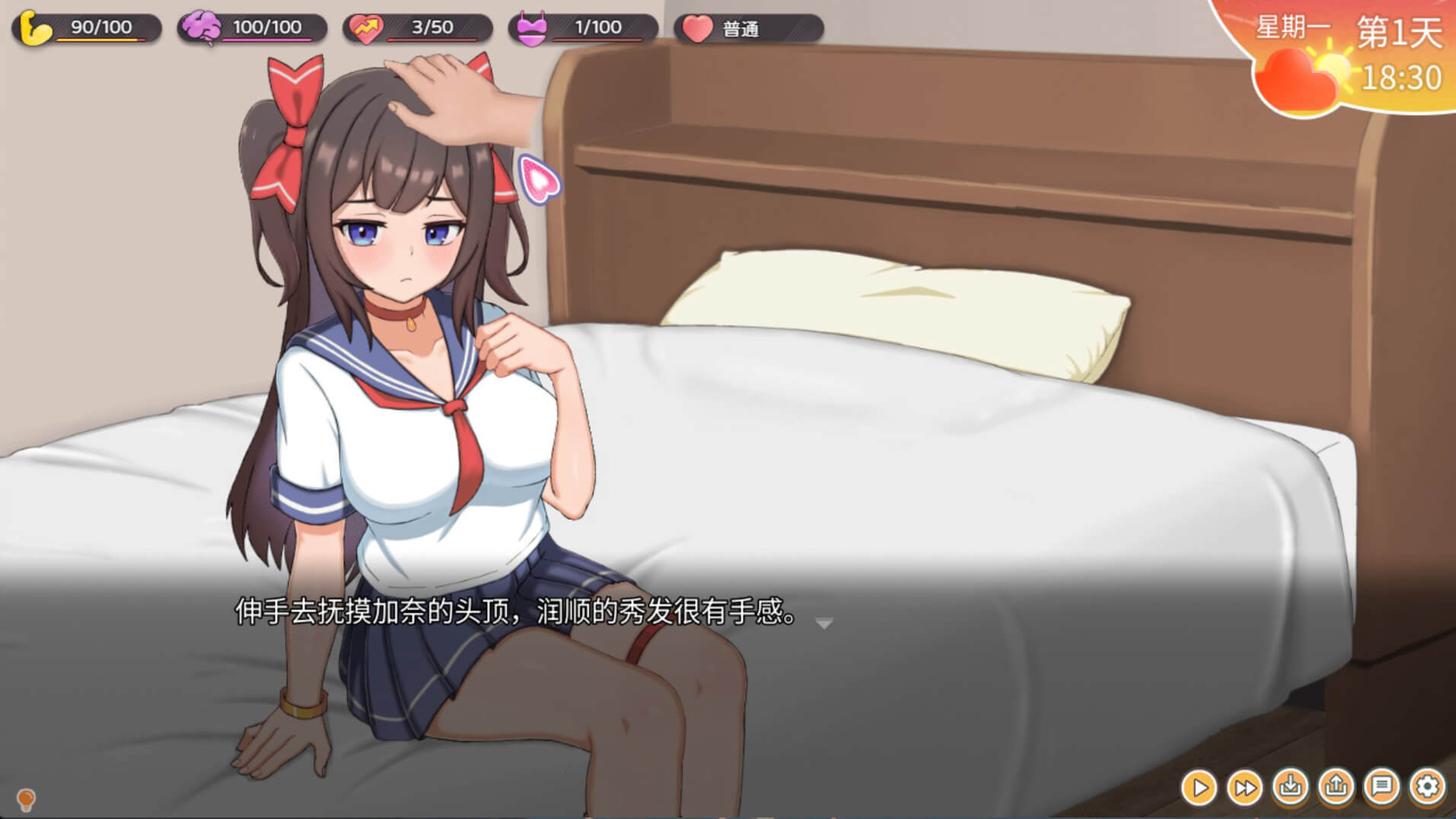Show the dialogue log (speech bubble icon)
Viewport: 1456px width, 819px height.
click(1382, 786)
